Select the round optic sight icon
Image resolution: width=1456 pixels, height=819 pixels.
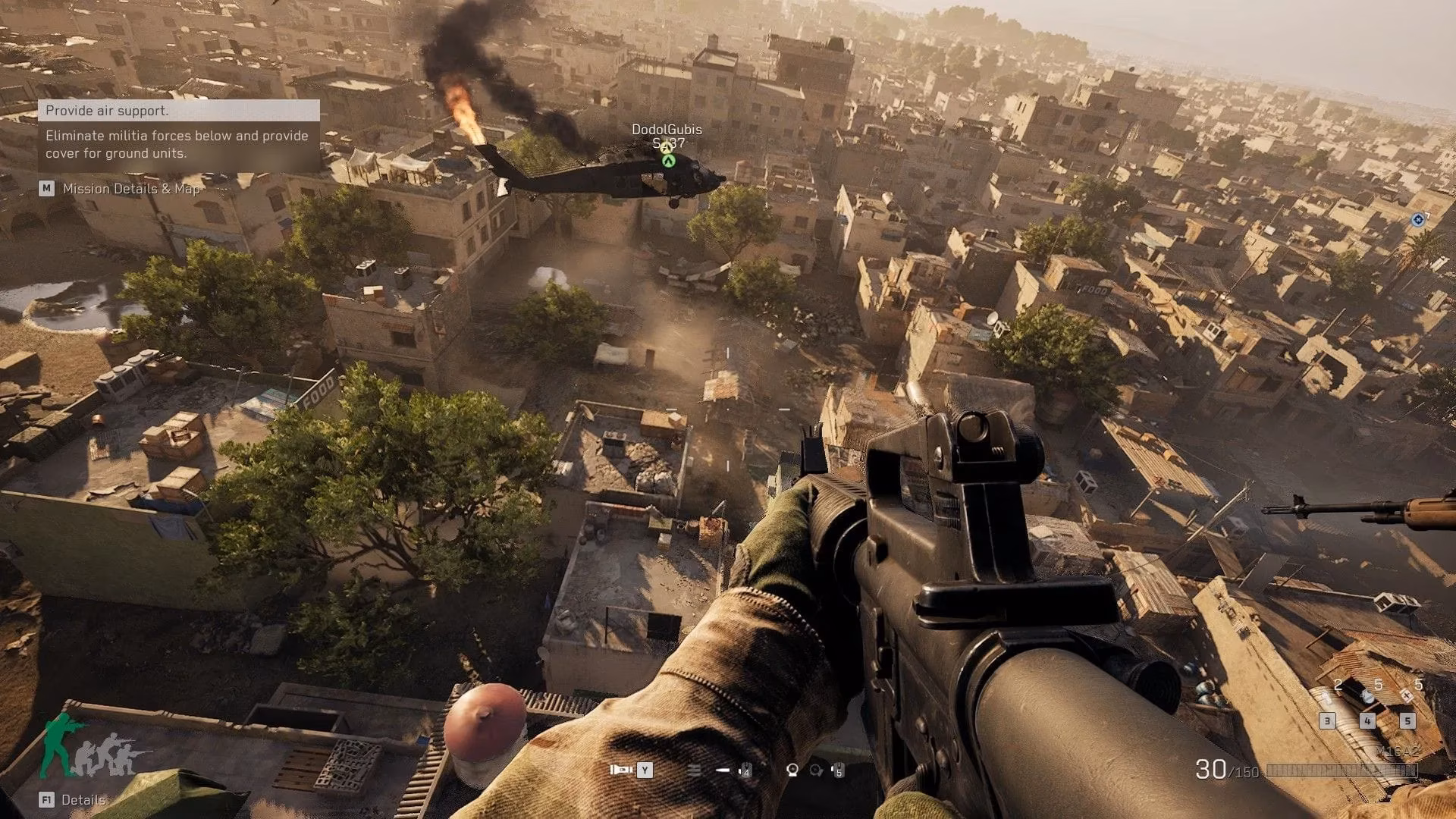(792, 770)
